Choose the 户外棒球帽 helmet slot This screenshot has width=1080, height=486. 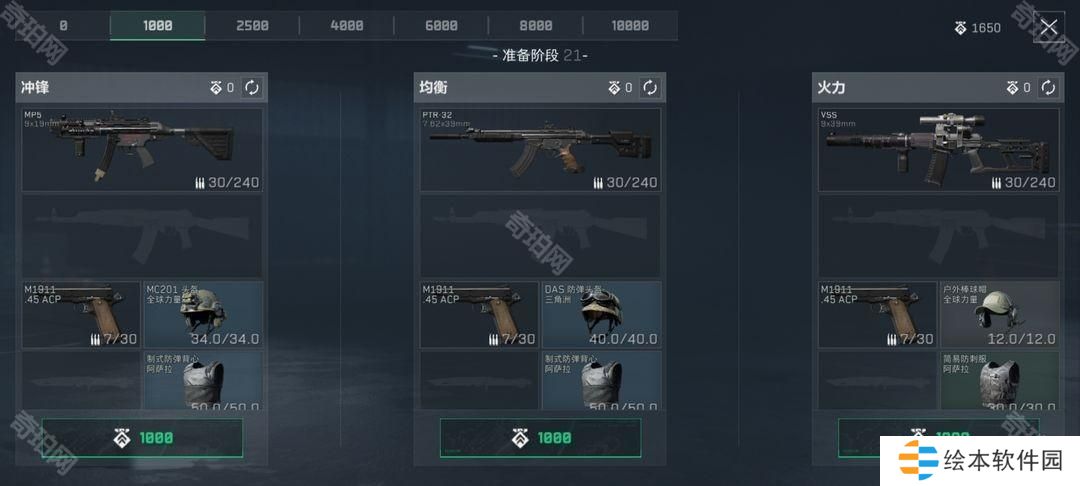pyautogui.click(x=999, y=314)
